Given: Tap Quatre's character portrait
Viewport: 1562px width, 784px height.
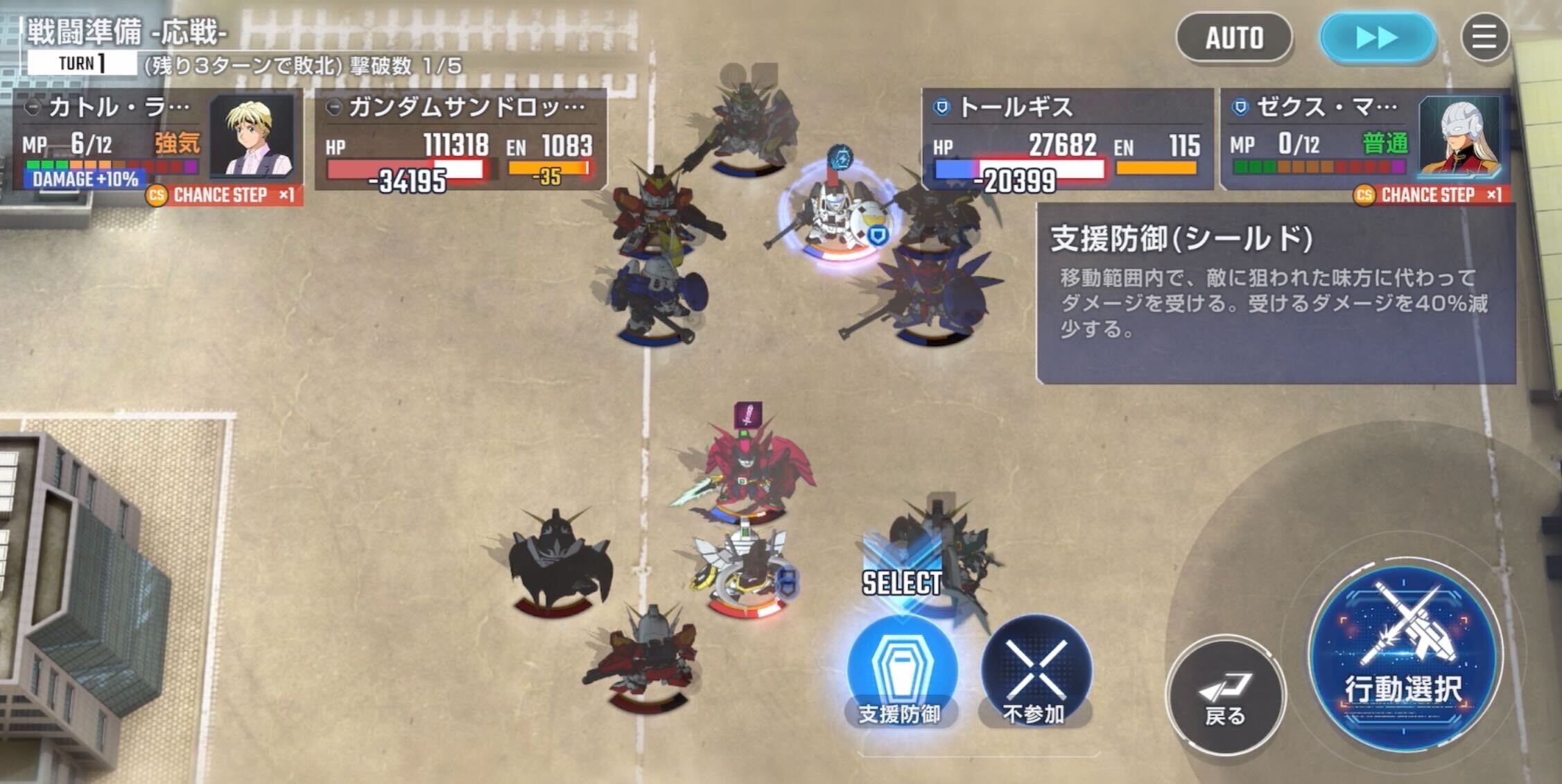Looking at the screenshot, I should (x=250, y=137).
